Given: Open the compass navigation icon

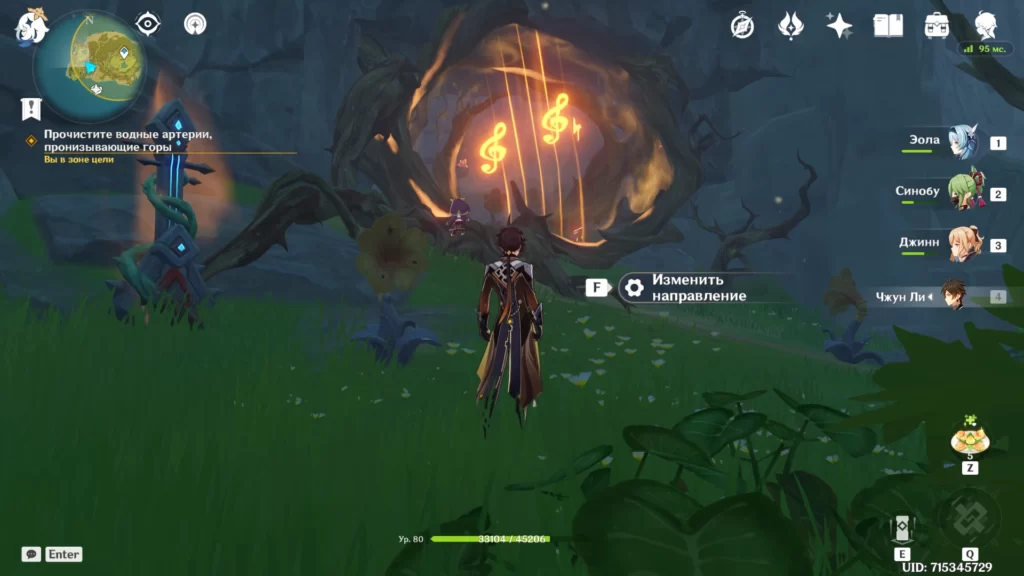Looking at the screenshot, I should [x=742, y=26].
